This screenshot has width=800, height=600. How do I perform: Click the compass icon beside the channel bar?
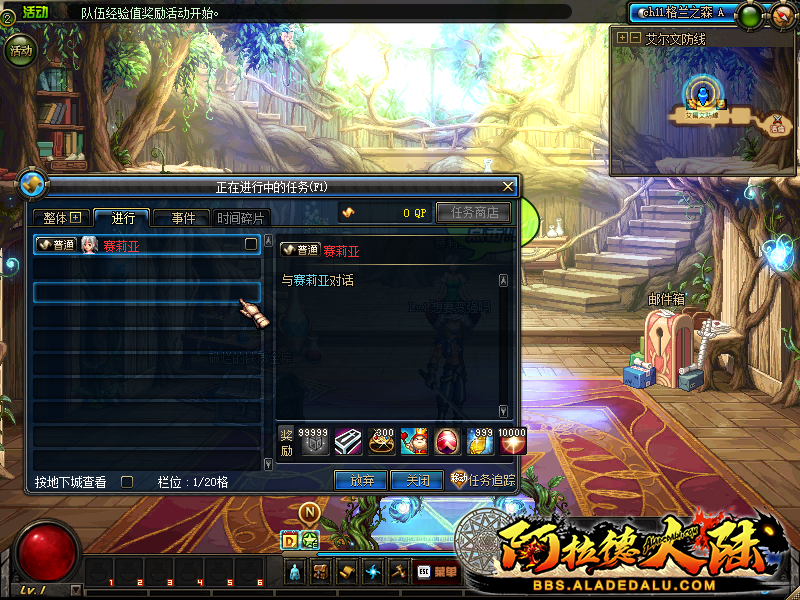[783, 14]
